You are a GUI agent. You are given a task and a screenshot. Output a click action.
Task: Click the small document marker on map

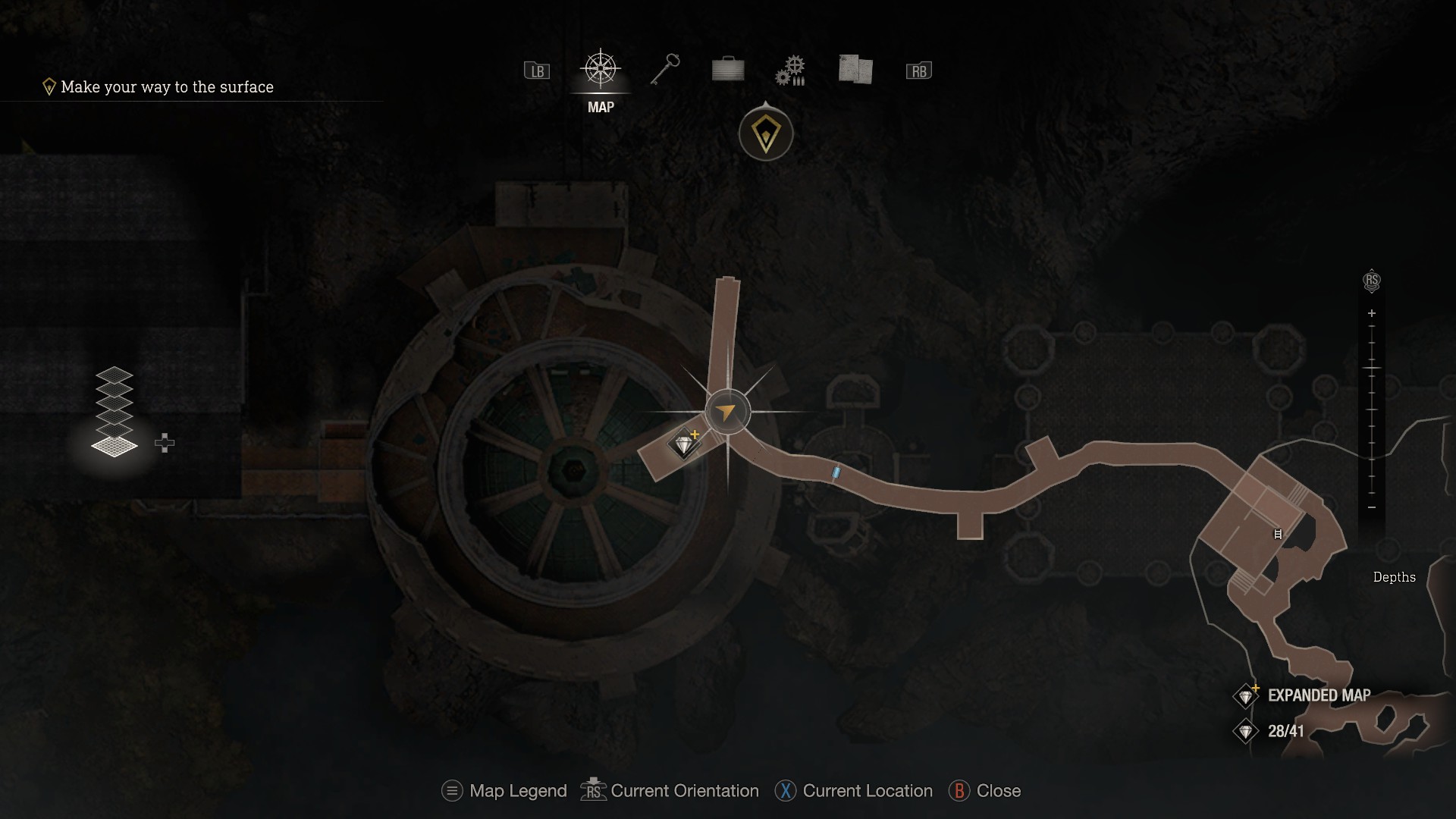[1278, 534]
